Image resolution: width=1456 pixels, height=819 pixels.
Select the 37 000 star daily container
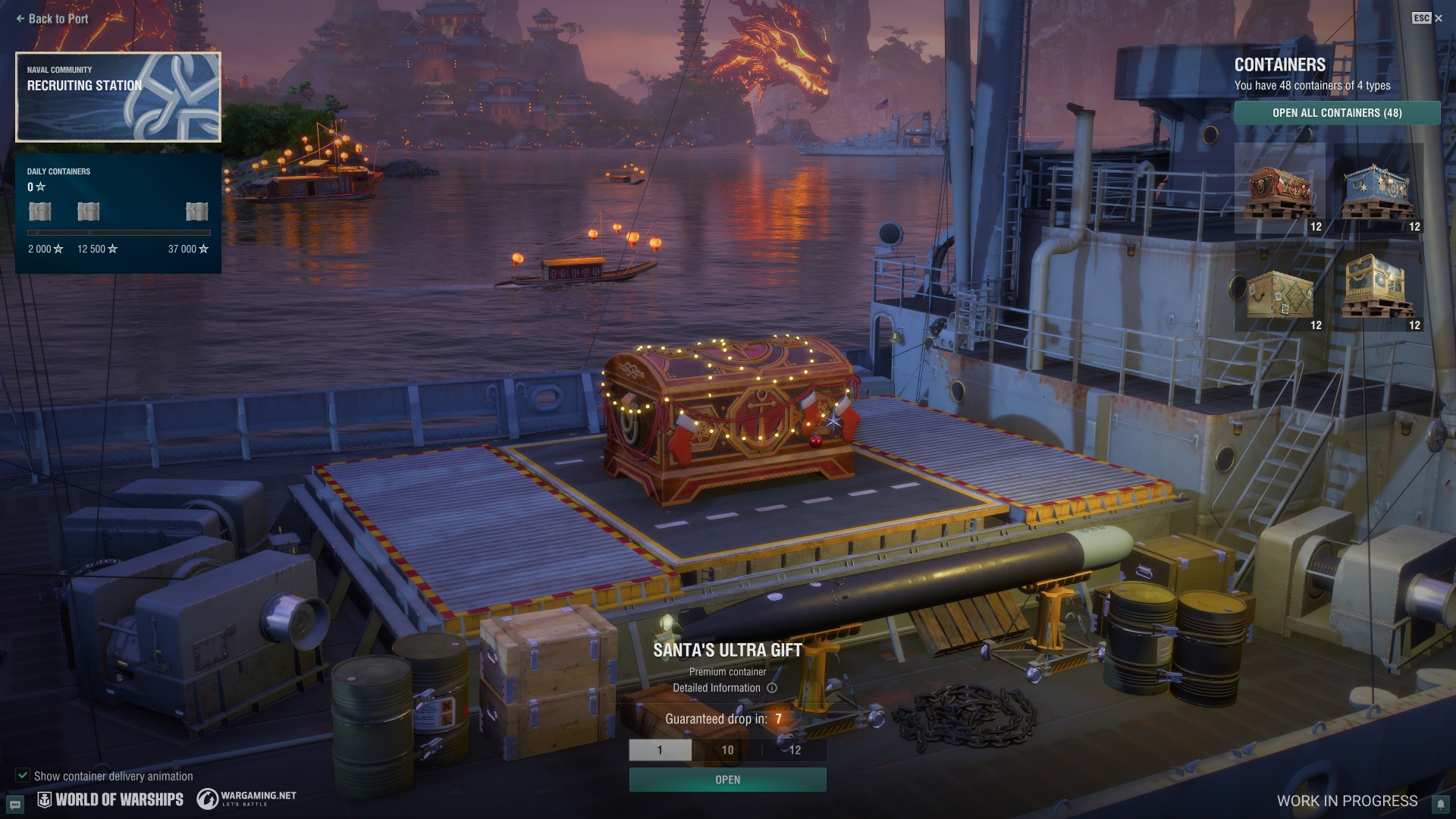196,212
